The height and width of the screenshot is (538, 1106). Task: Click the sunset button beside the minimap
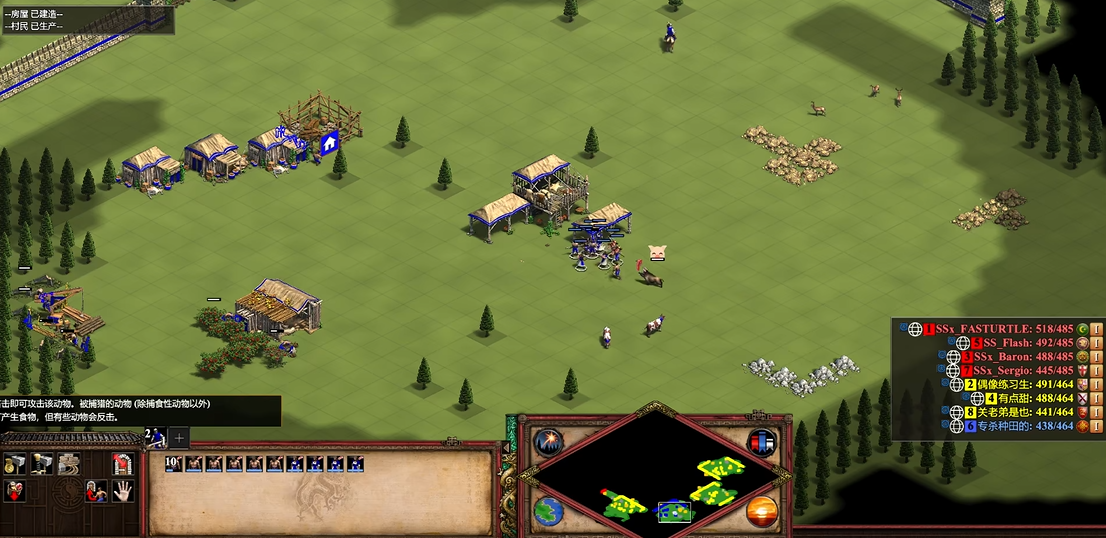click(x=762, y=511)
